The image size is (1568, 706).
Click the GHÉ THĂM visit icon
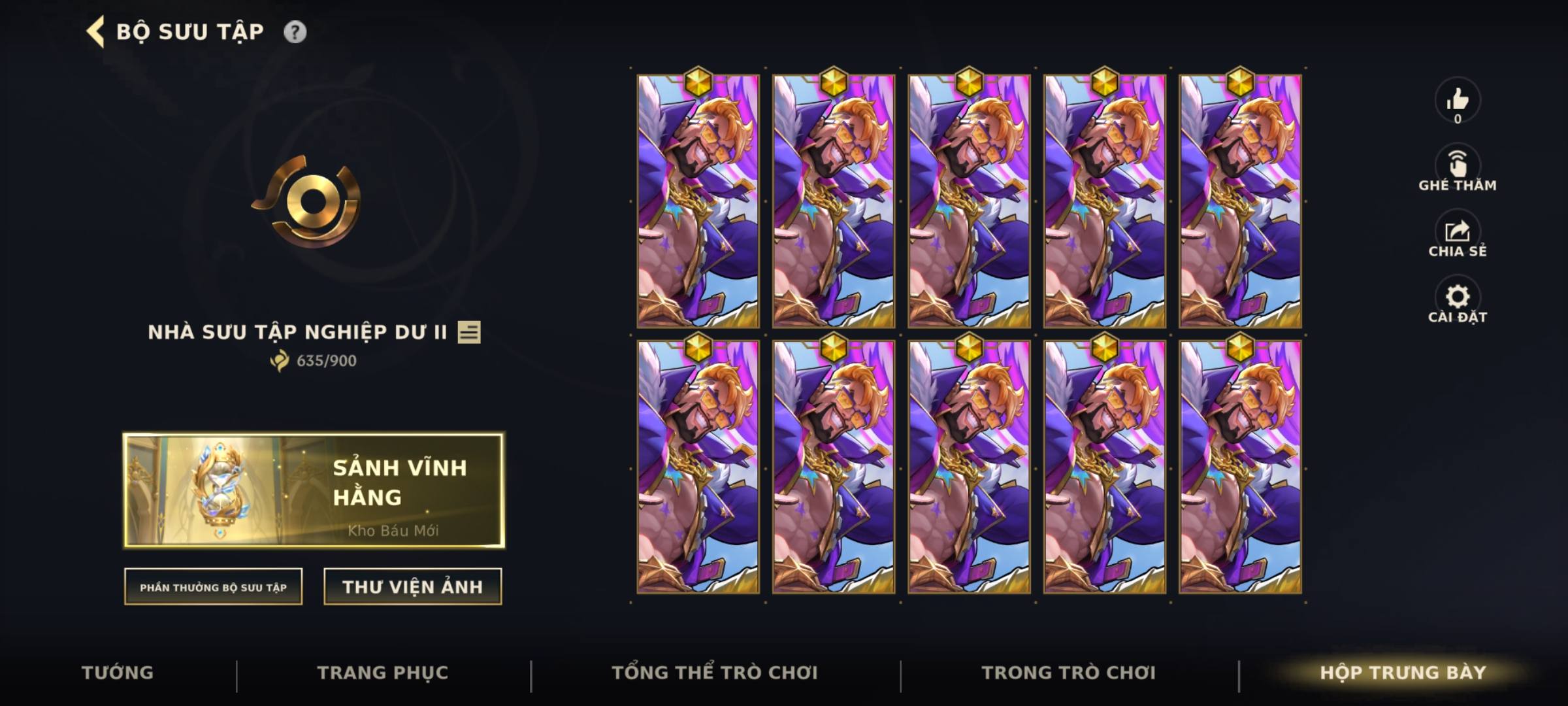pyautogui.click(x=1456, y=162)
